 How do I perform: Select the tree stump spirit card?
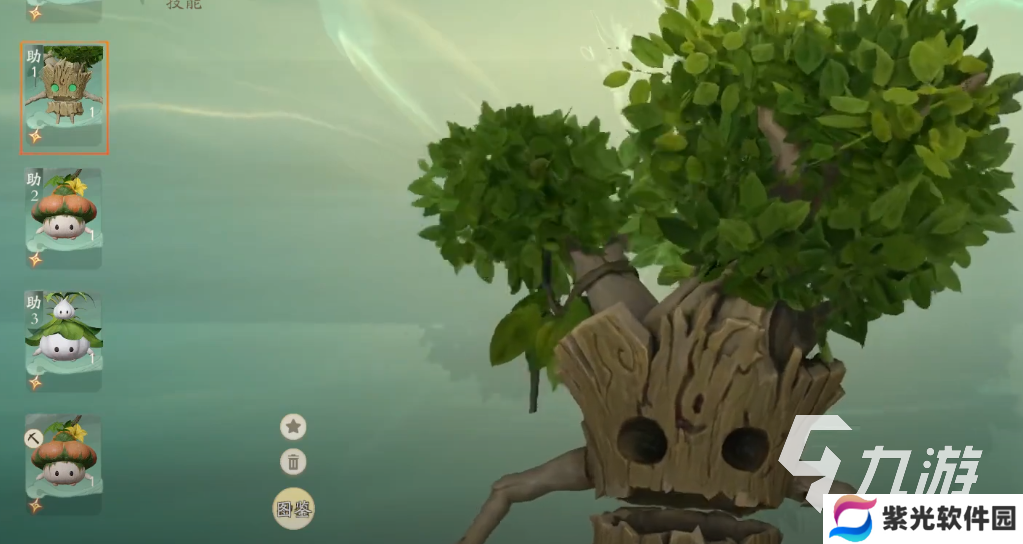[64, 98]
